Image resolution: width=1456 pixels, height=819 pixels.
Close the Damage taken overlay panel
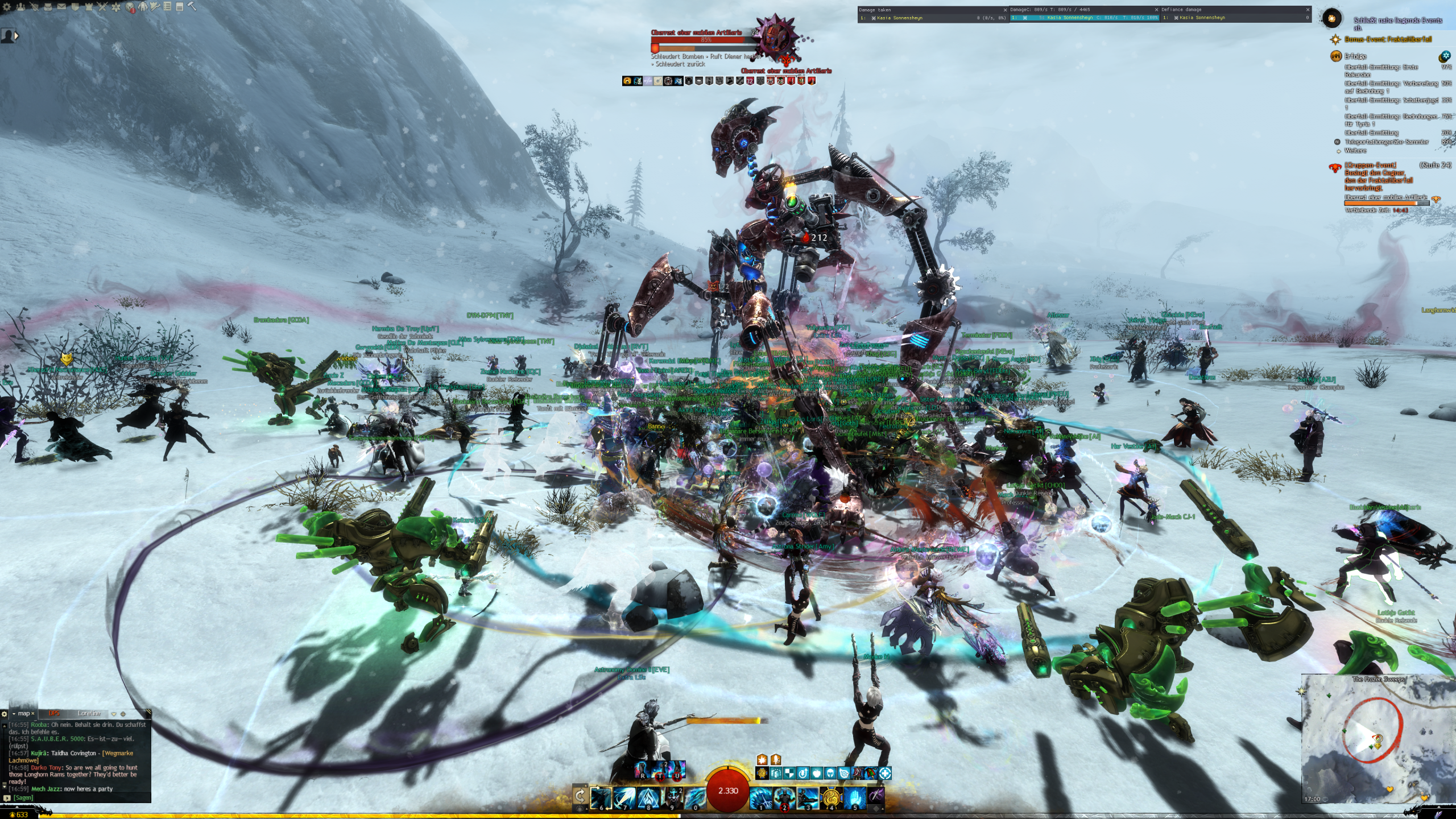1005,10
